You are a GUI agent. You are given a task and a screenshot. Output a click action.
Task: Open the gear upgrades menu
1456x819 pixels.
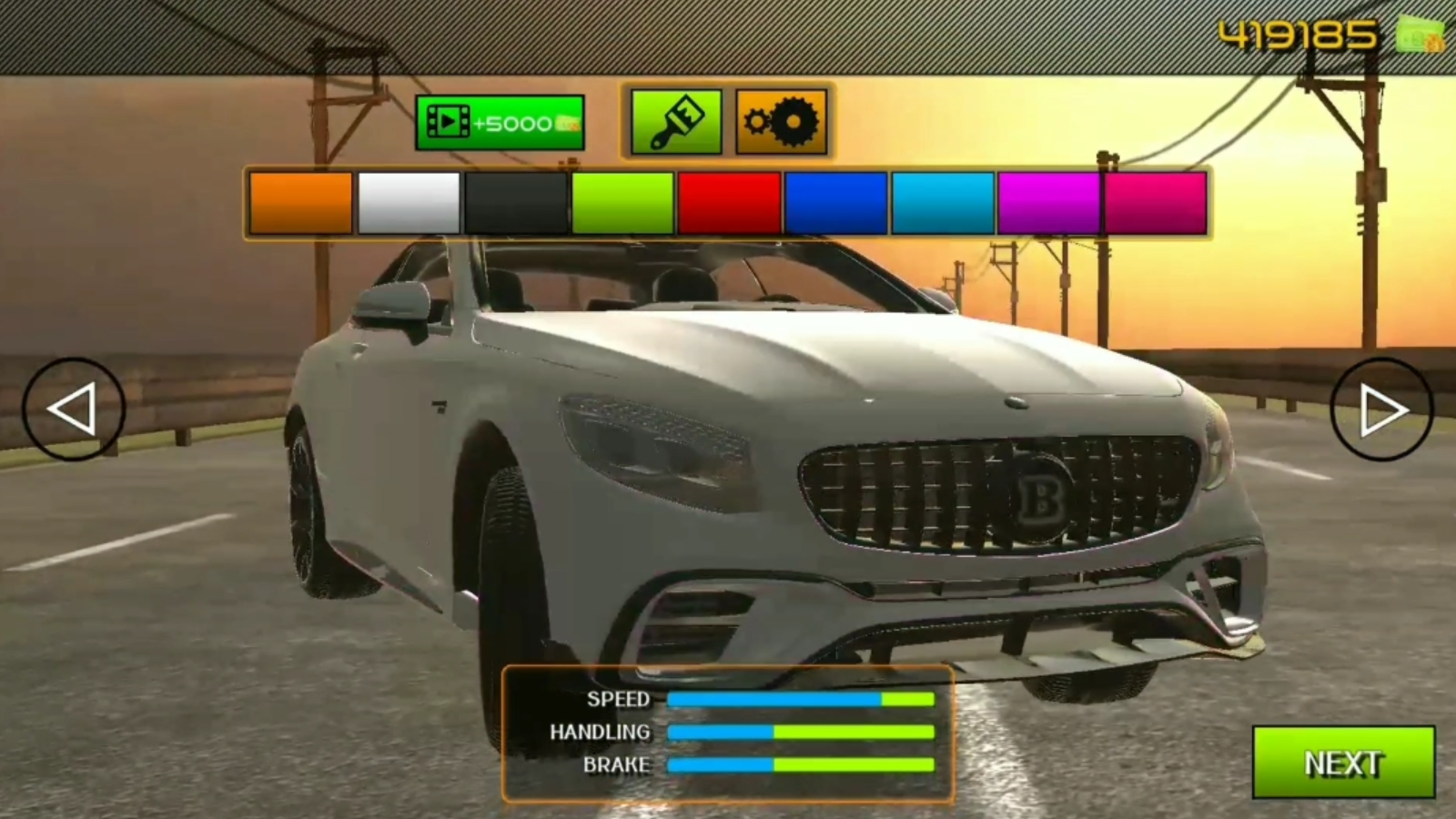pyautogui.click(x=783, y=121)
